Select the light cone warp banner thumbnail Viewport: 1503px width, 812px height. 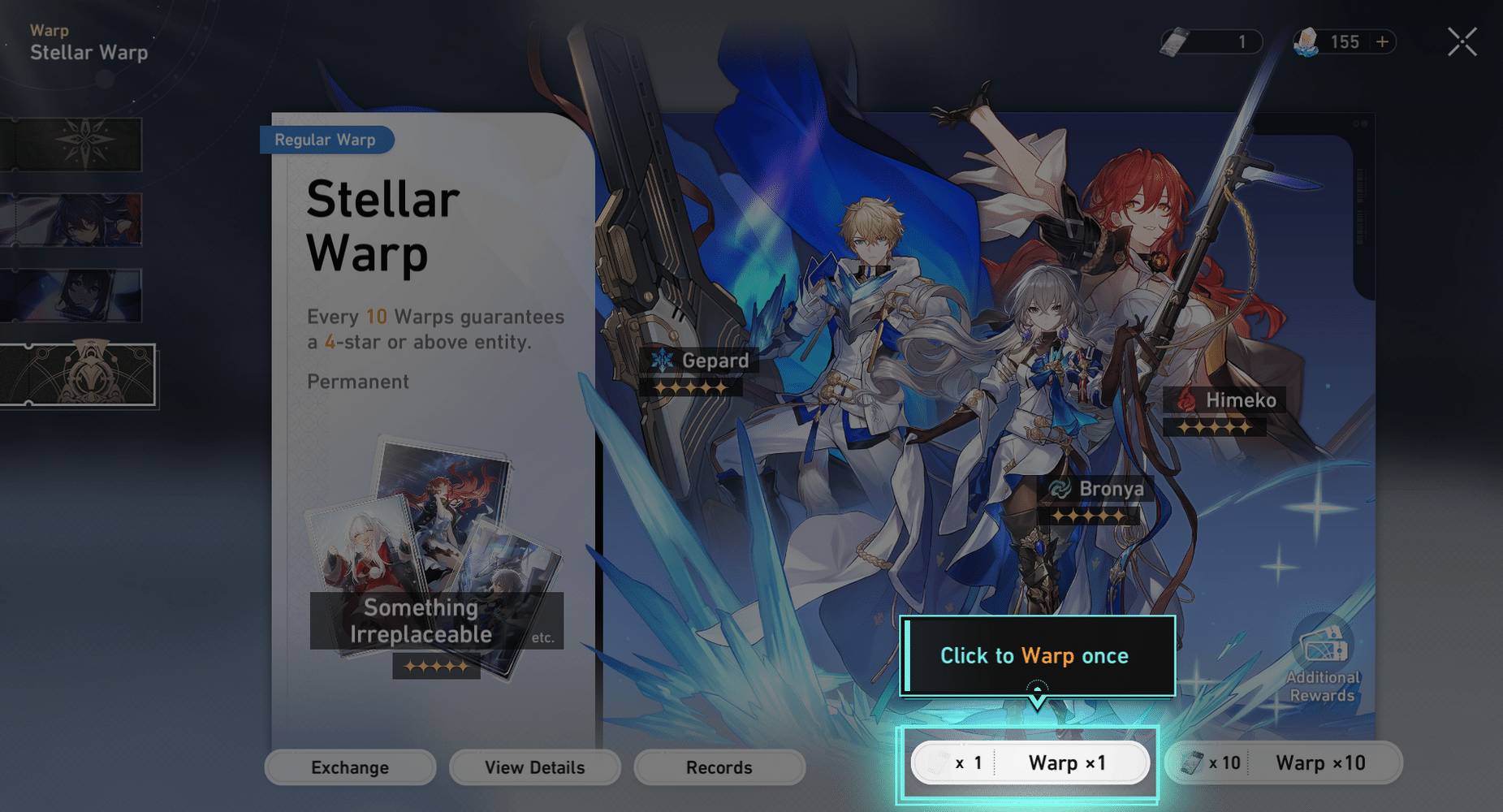(73, 295)
